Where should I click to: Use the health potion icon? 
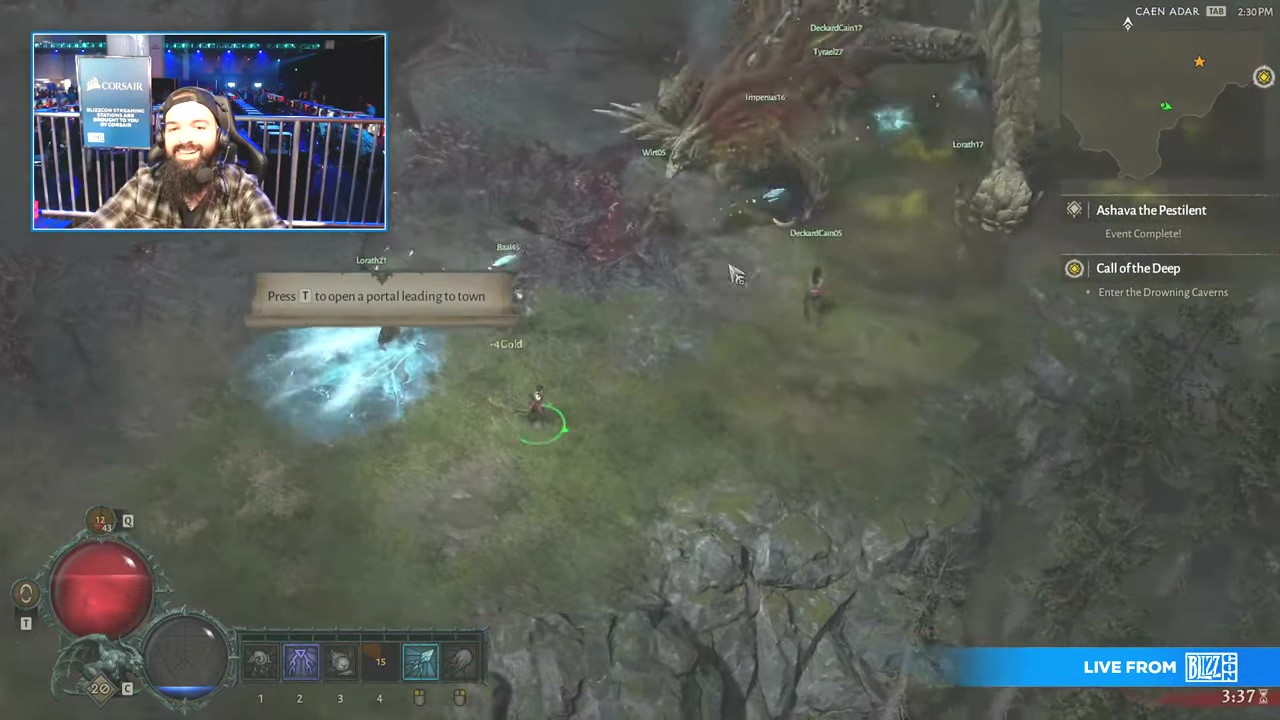coord(101,521)
